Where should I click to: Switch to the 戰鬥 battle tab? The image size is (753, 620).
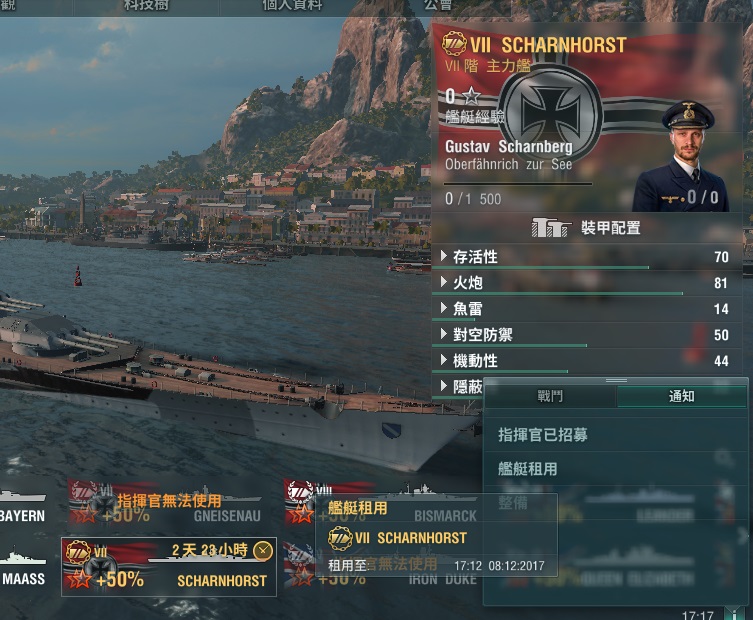[x=550, y=396]
